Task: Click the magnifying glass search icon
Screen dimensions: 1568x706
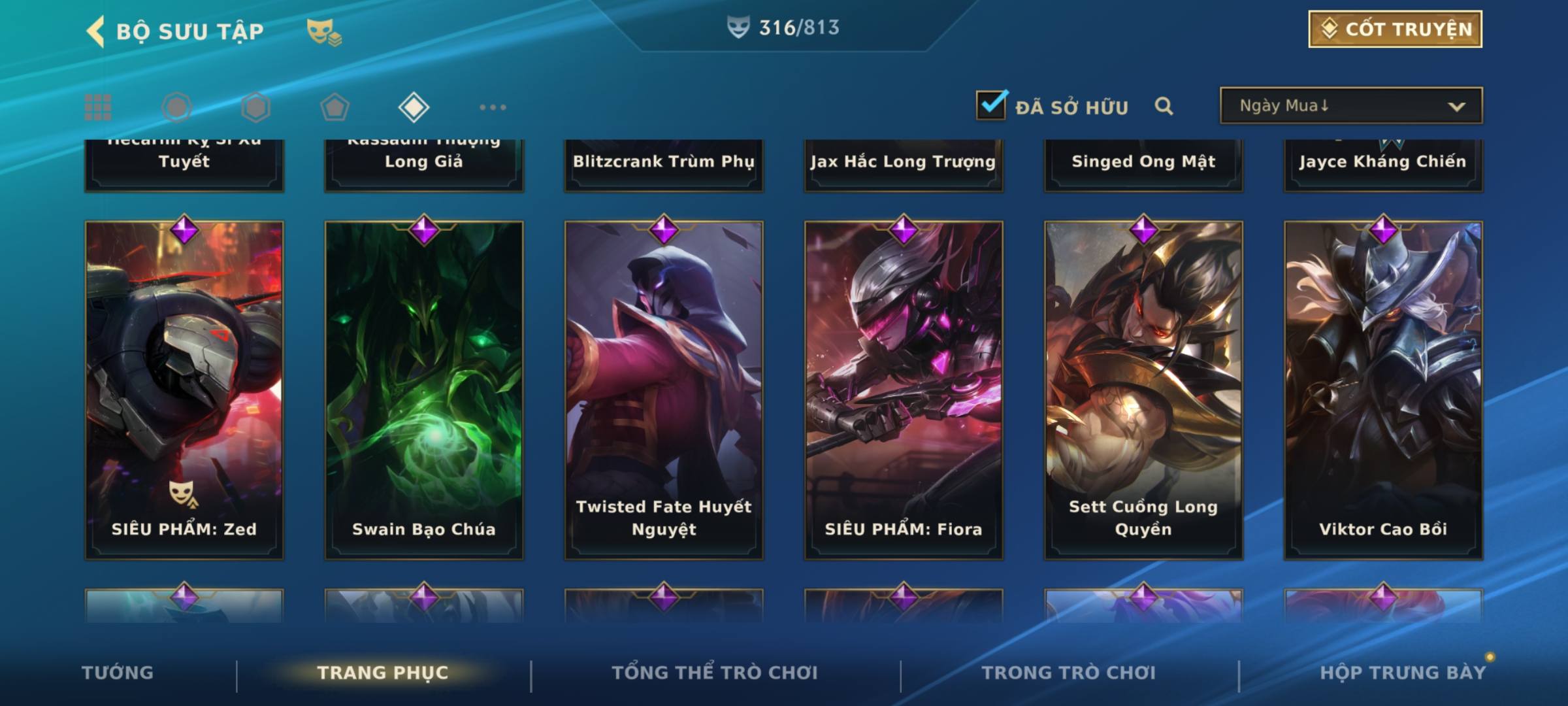Action: click(x=1164, y=106)
